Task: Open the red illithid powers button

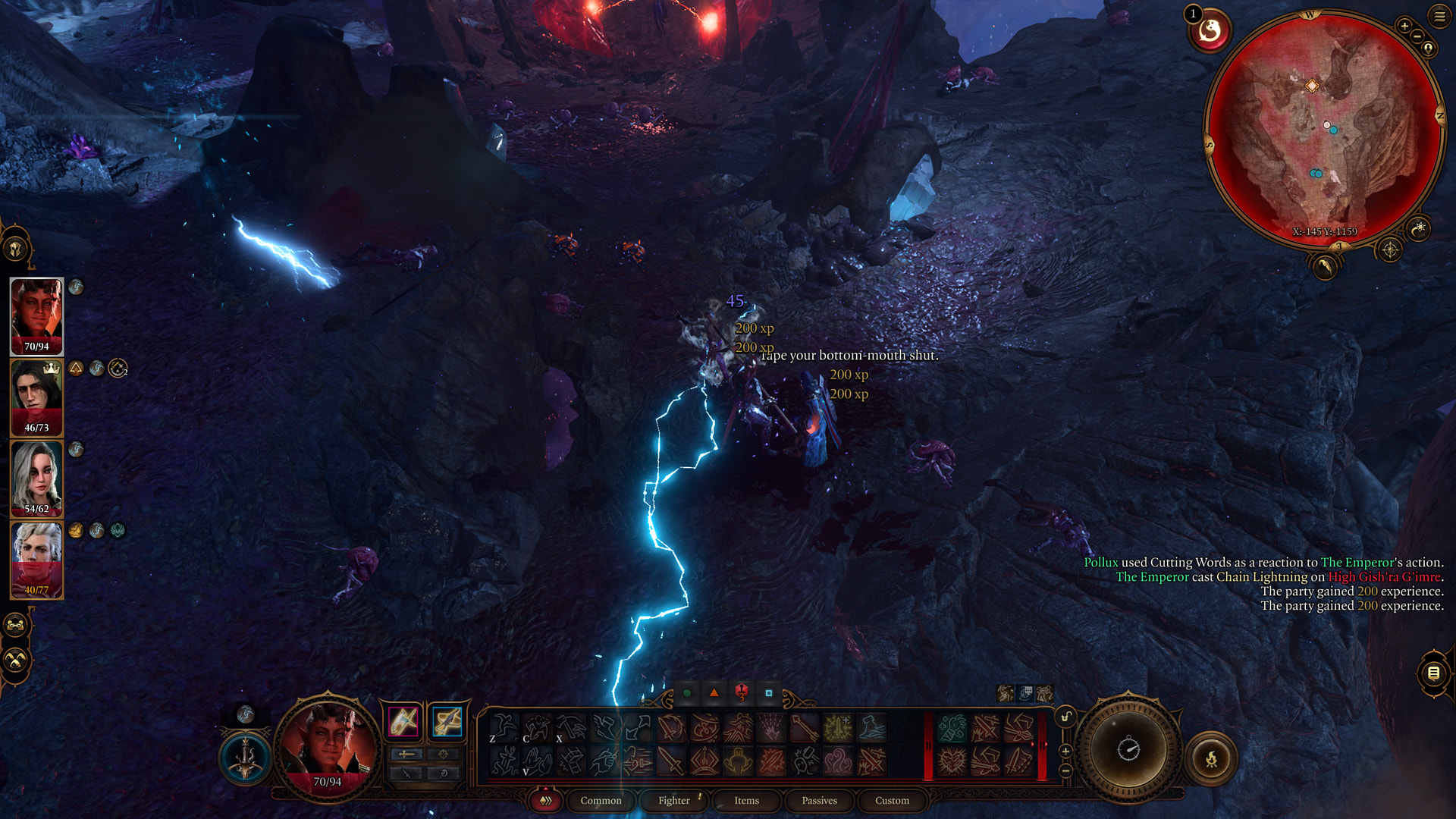Action: [1210, 31]
